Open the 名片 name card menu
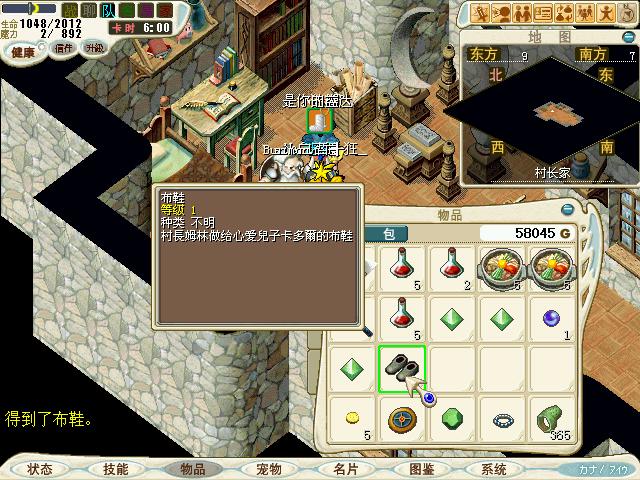This screenshot has height=480, width=640. (x=345, y=468)
